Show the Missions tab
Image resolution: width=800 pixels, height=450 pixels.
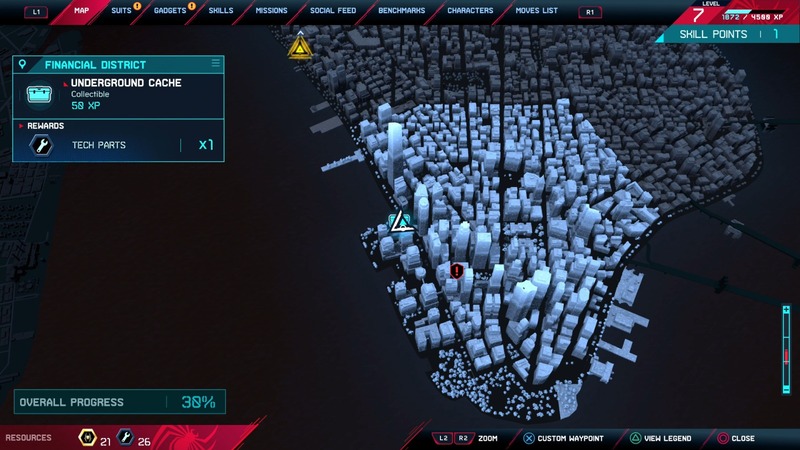pos(271,11)
